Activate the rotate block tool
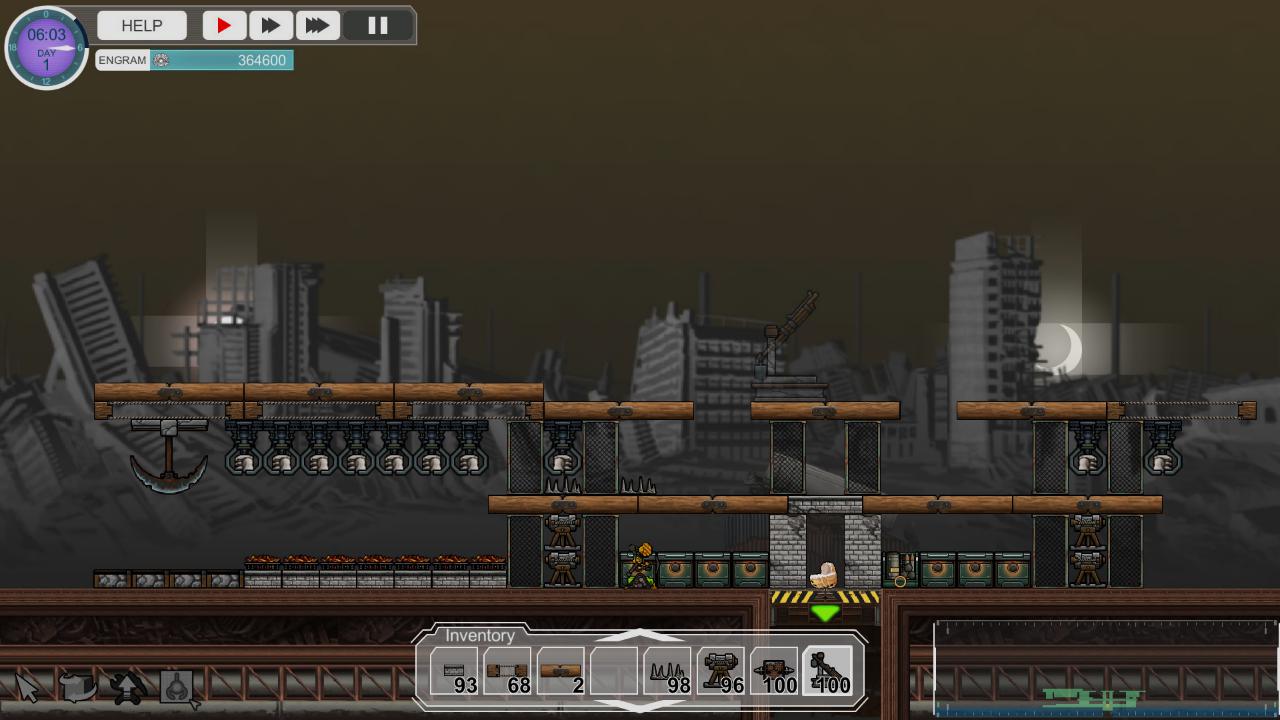 tap(77, 687)
